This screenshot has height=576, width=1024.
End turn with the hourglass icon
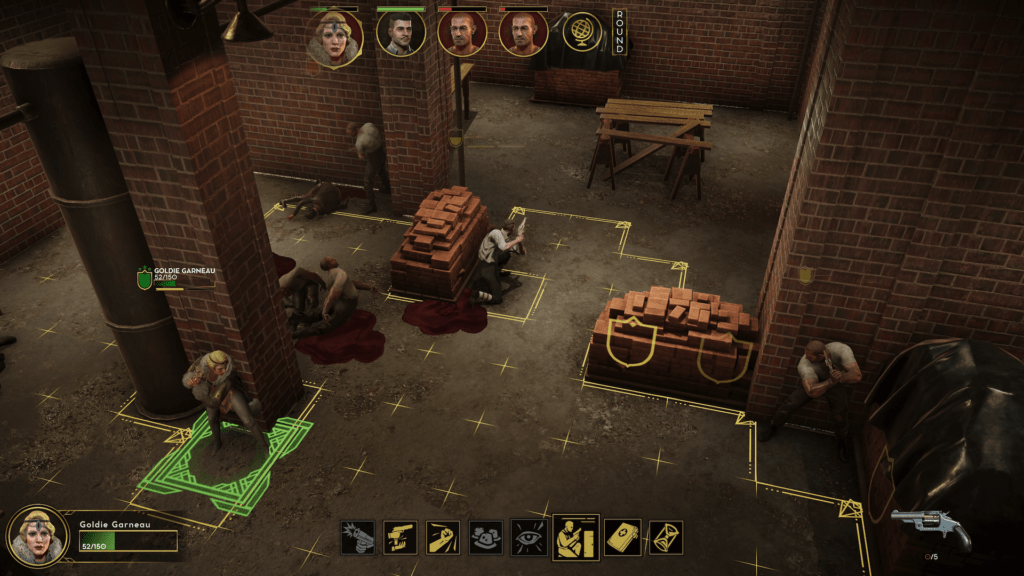(665, 537)
